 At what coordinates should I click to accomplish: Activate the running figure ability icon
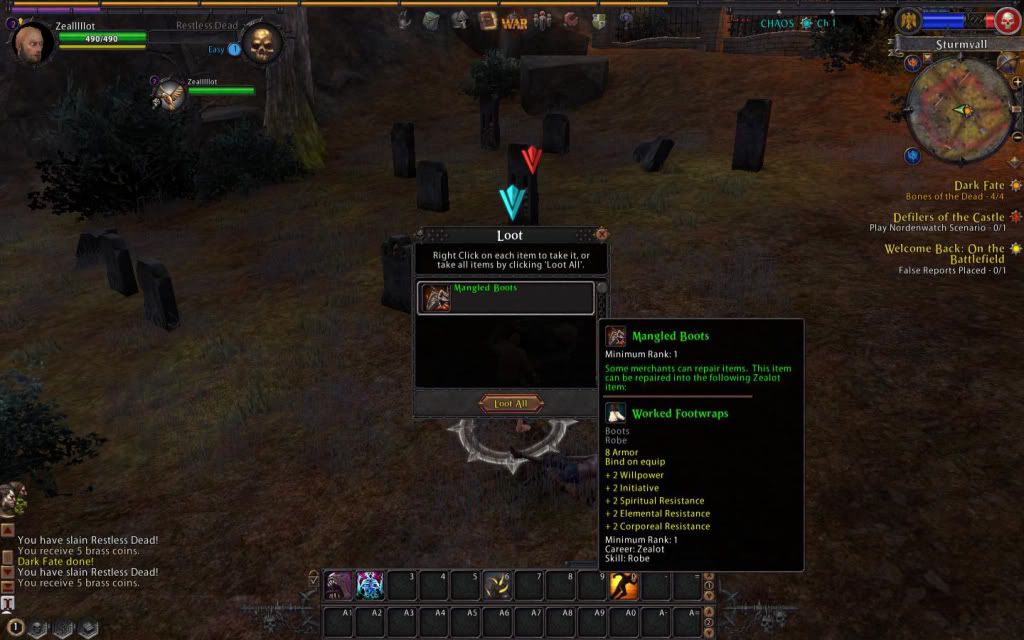tap(625, 585)
